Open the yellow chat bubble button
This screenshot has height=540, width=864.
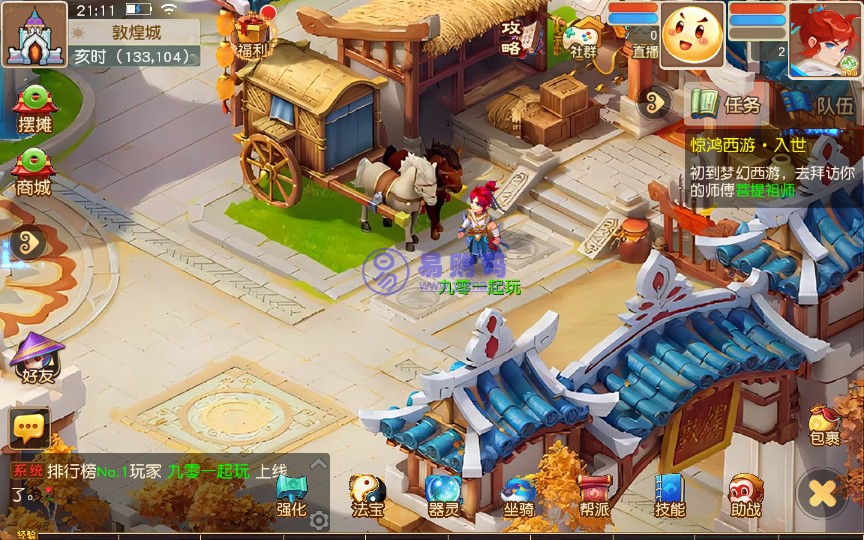click(29, 429)
